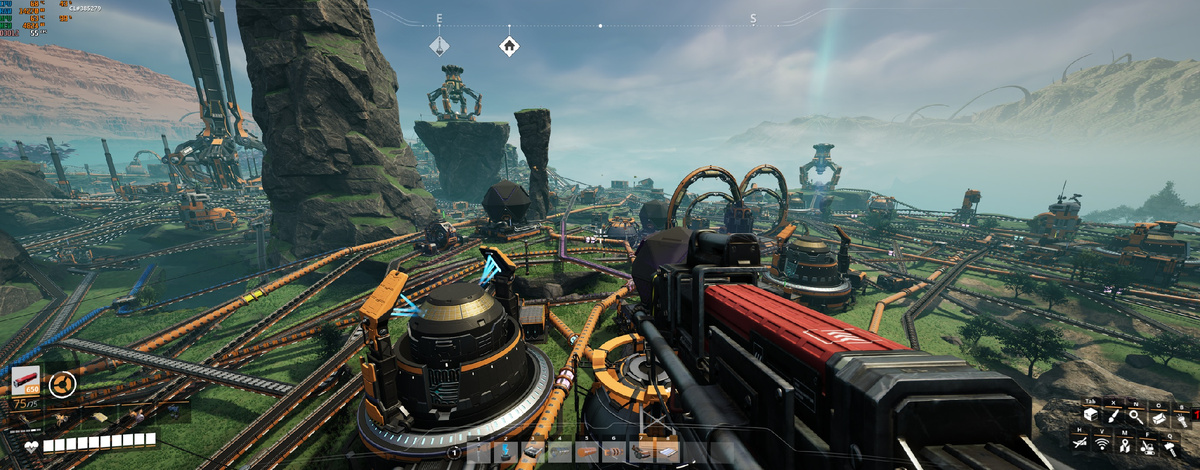Screen dimensions: 1200x470
Task: Choose the blue lightning power hotbar slot
Action: click(x=505, y=452)
